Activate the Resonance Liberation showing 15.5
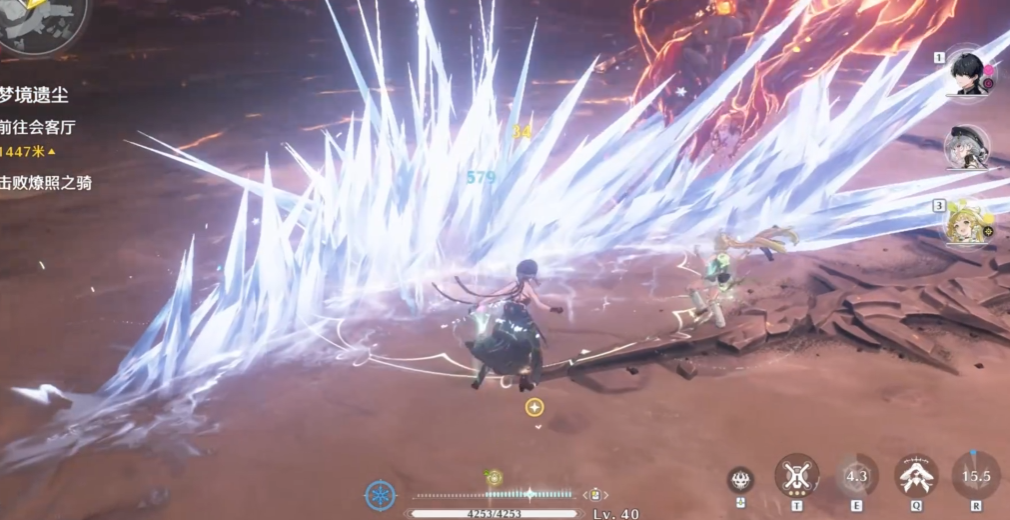 (975, 475)
